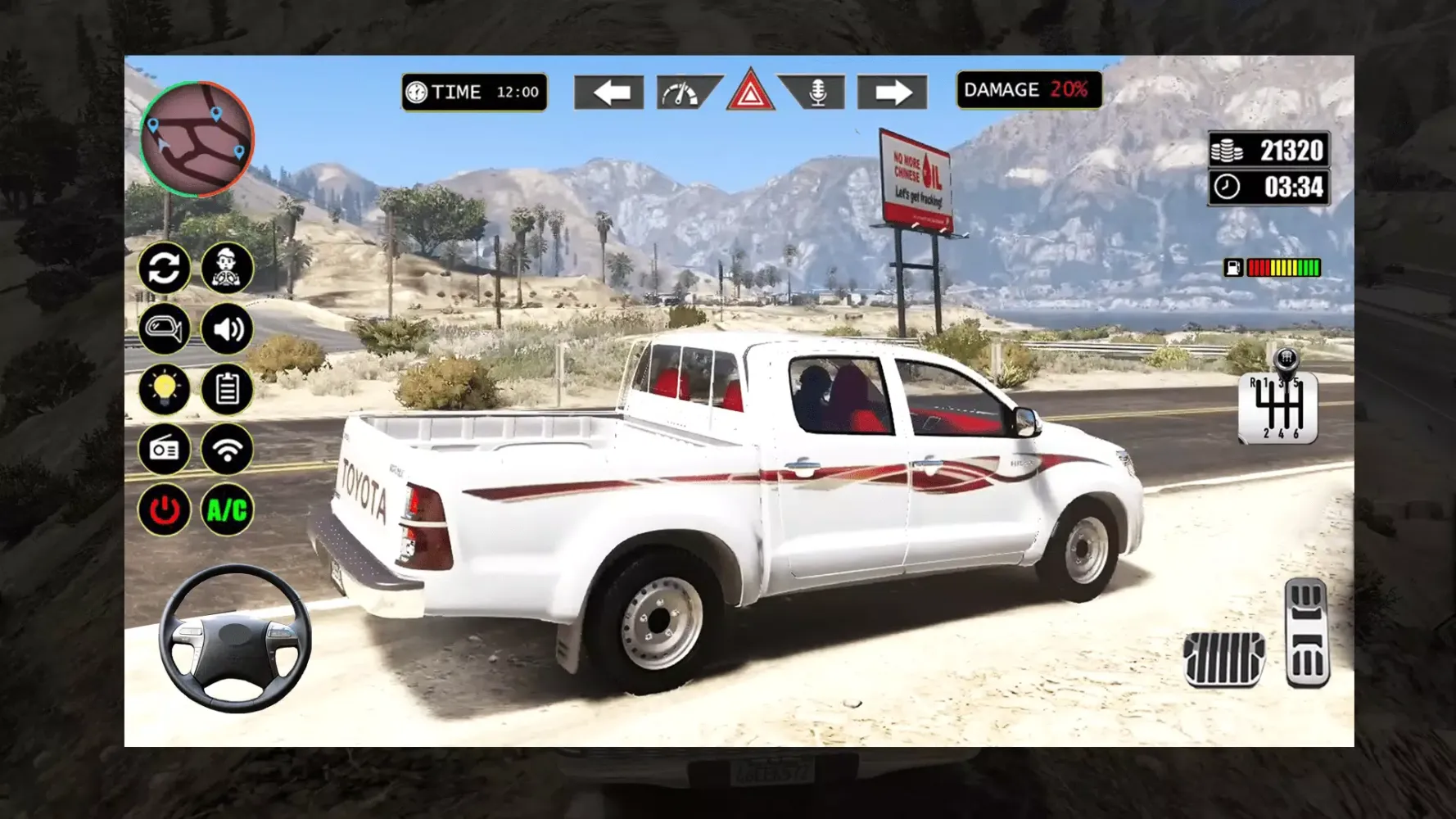This screenshot has height=819, width=1456.
Task: Select the driver character icon
Action: (227, 269)
